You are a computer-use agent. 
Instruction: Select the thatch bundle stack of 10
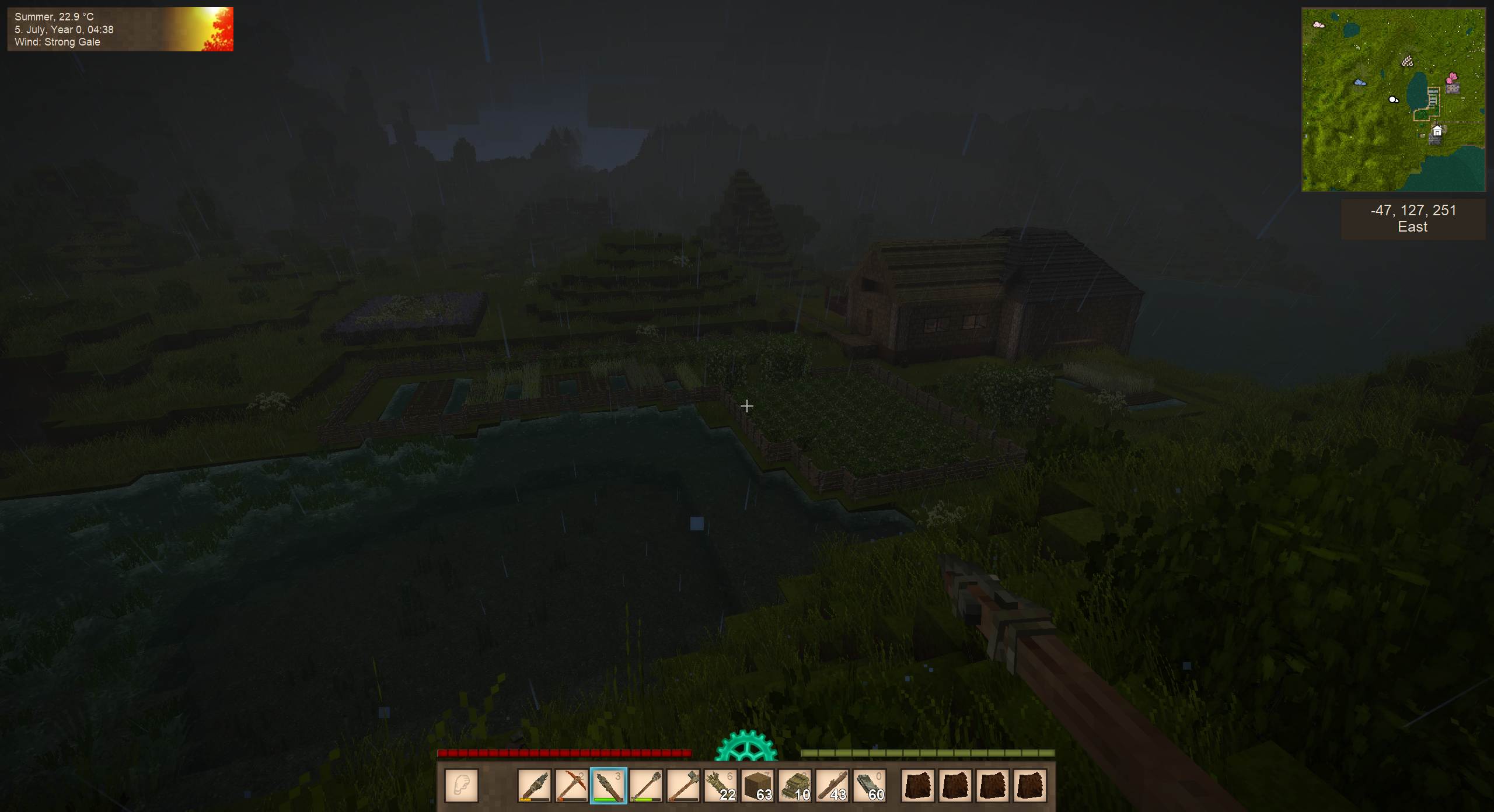click(x=795, y=786)
